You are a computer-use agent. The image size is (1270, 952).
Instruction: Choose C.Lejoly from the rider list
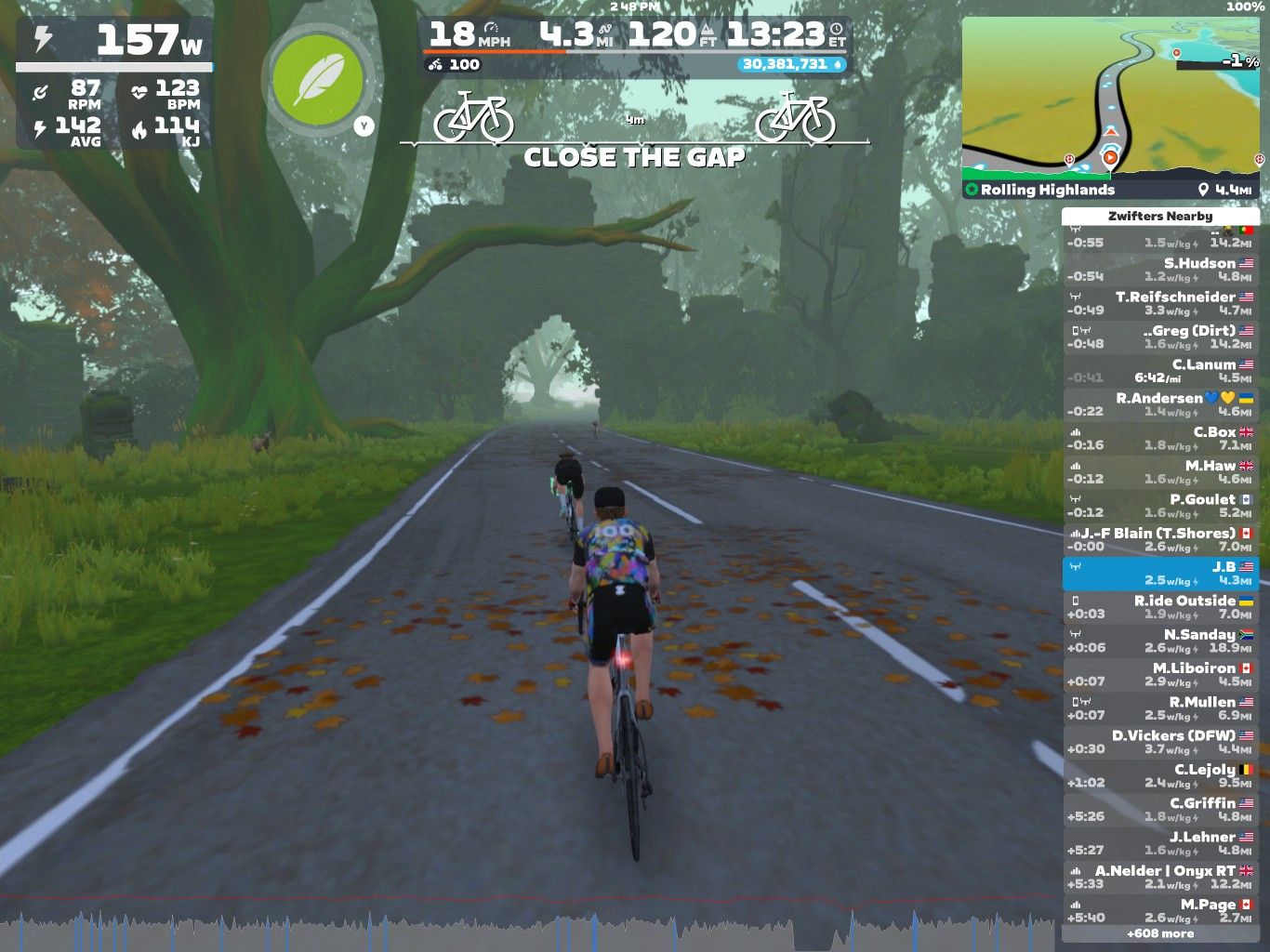coord(1160,775)
